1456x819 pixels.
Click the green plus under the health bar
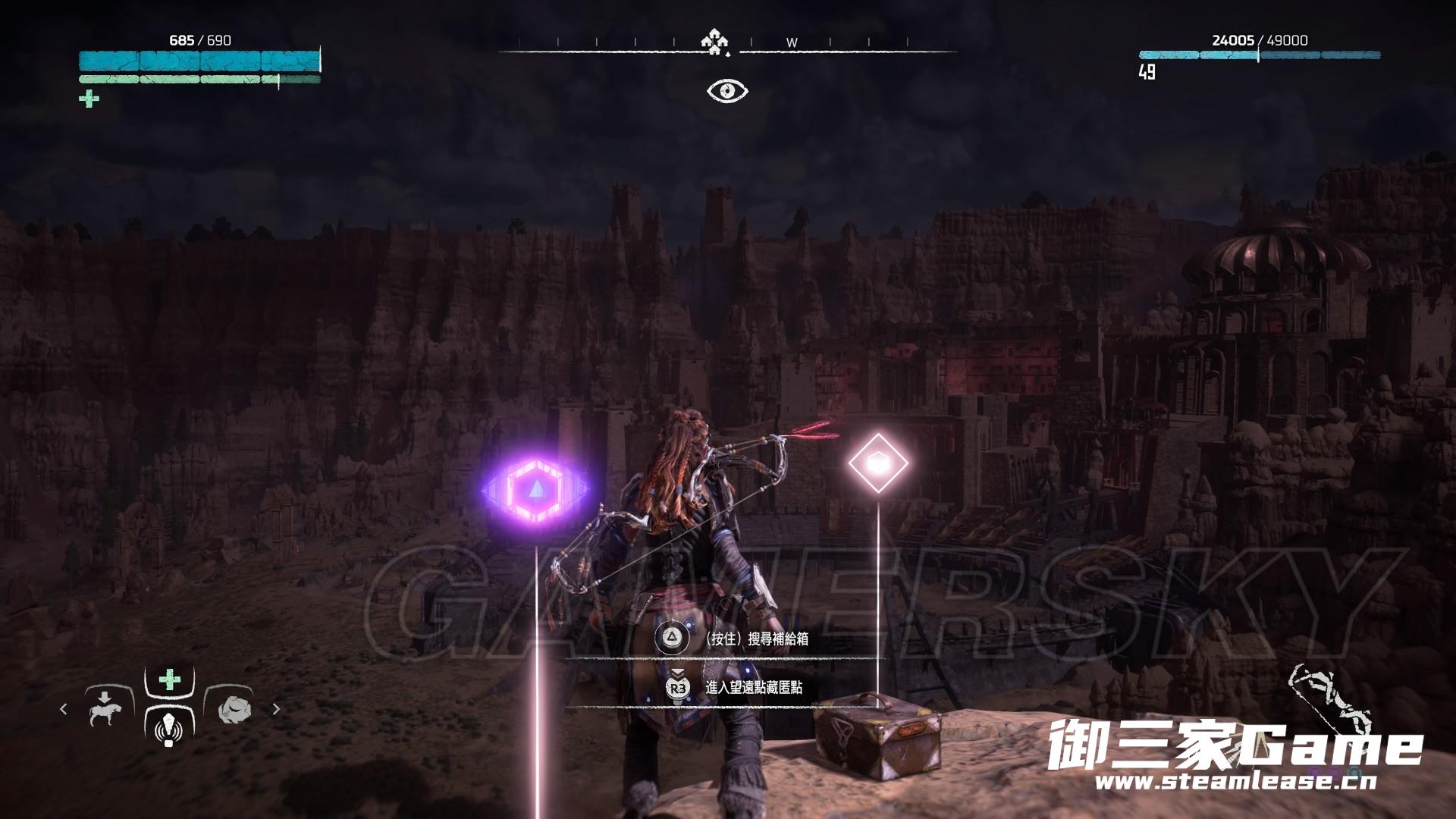89,99
